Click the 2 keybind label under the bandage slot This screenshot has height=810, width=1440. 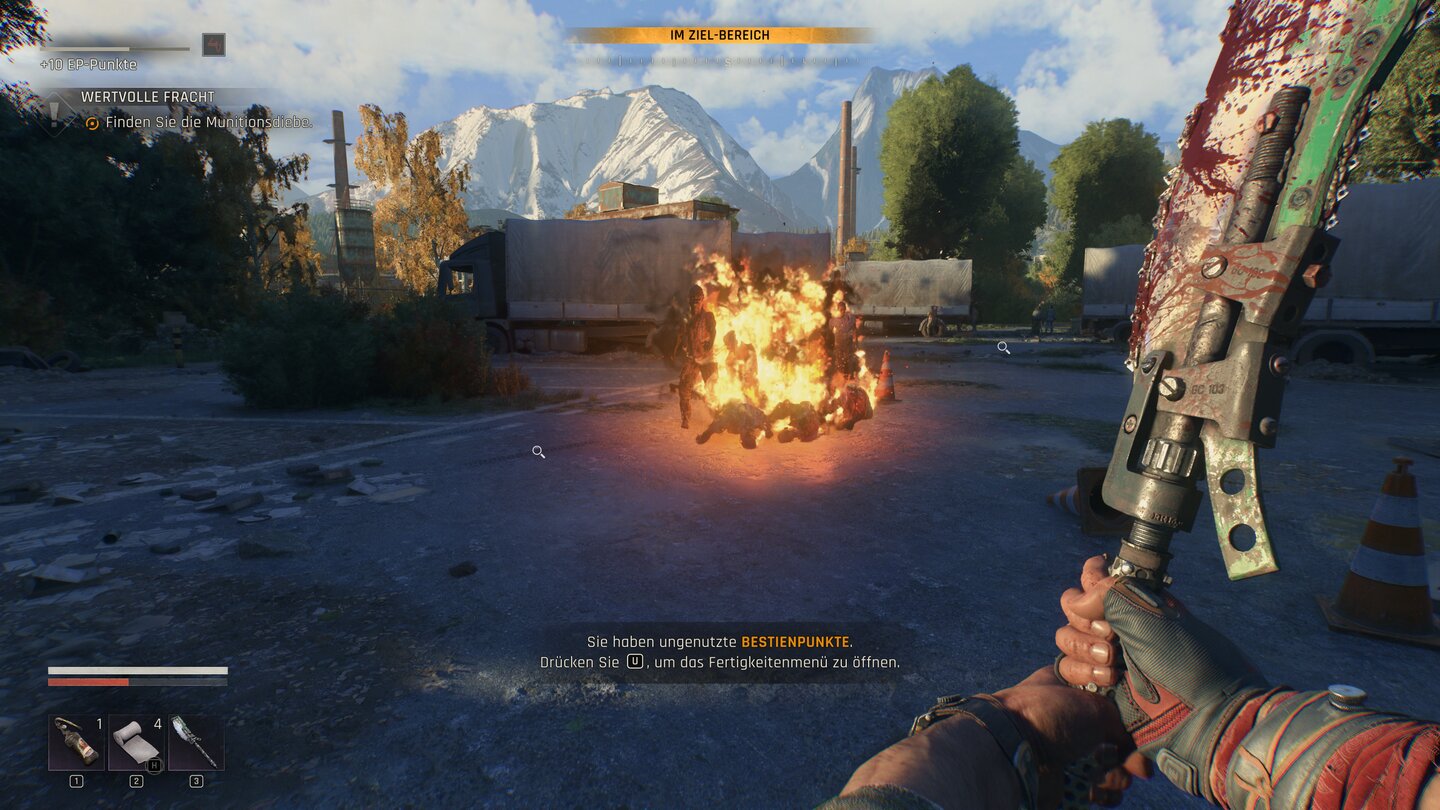pyautogui.click(x=135, y=782)
